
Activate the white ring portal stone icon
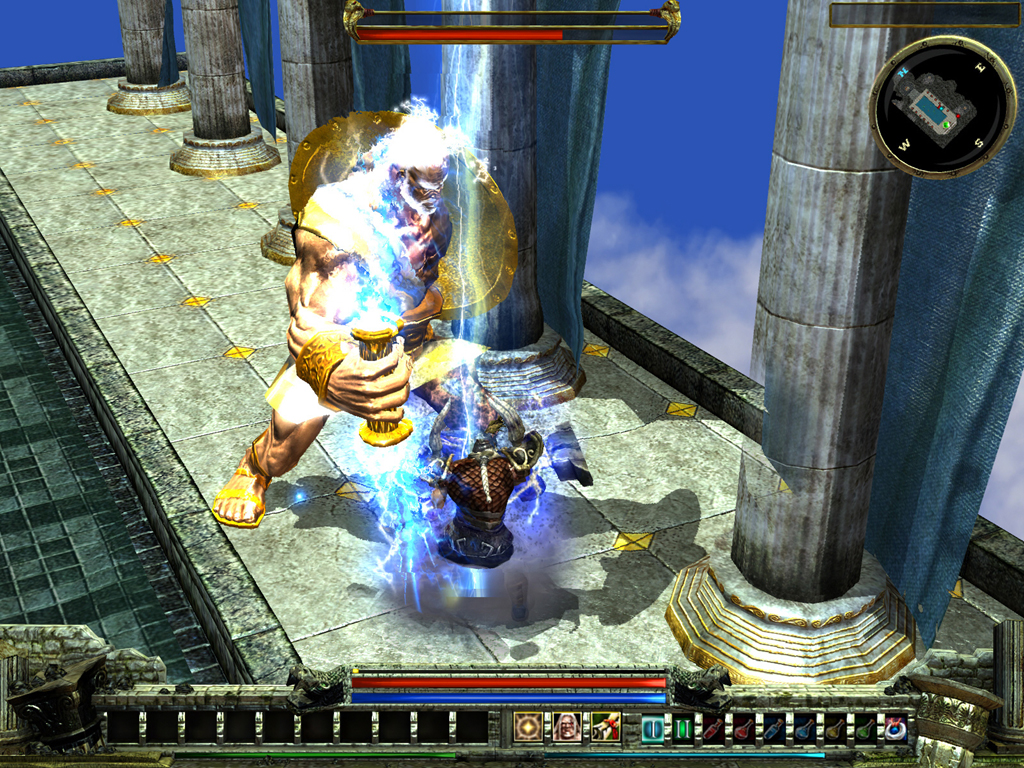coord(895,728)
